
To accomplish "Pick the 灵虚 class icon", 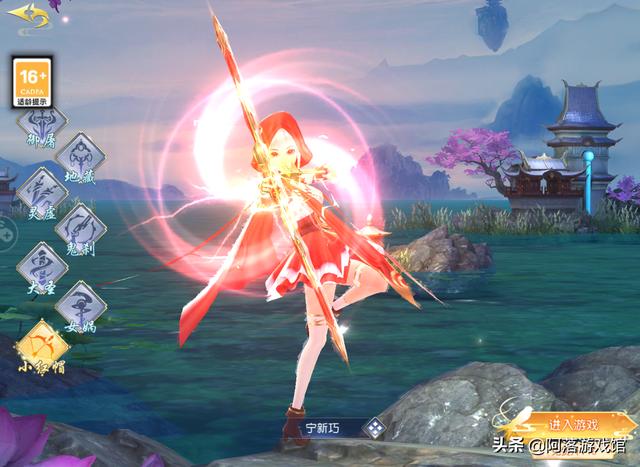I will tap(41, 190).
